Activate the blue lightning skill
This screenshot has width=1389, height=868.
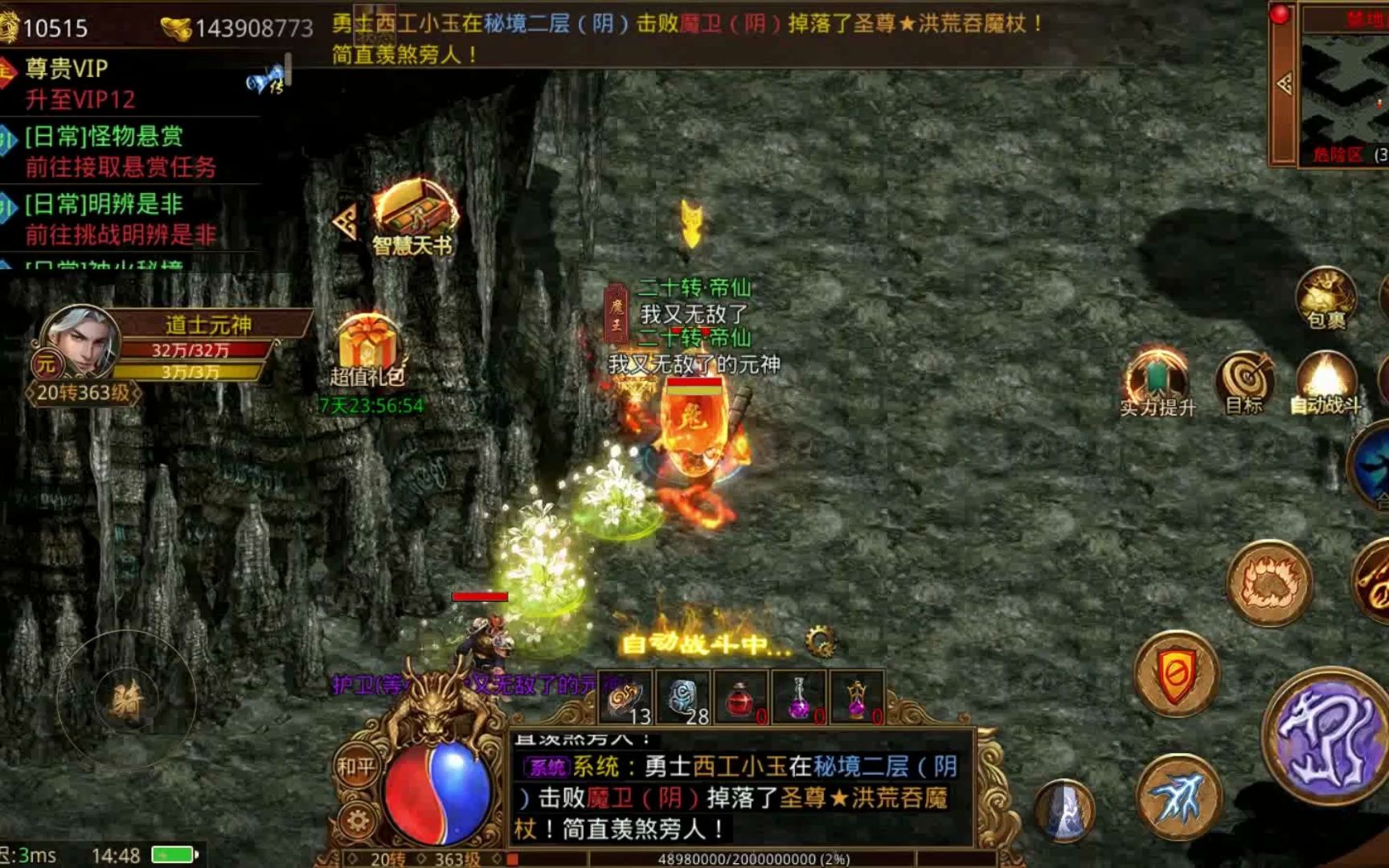[x=1178, y=796]
